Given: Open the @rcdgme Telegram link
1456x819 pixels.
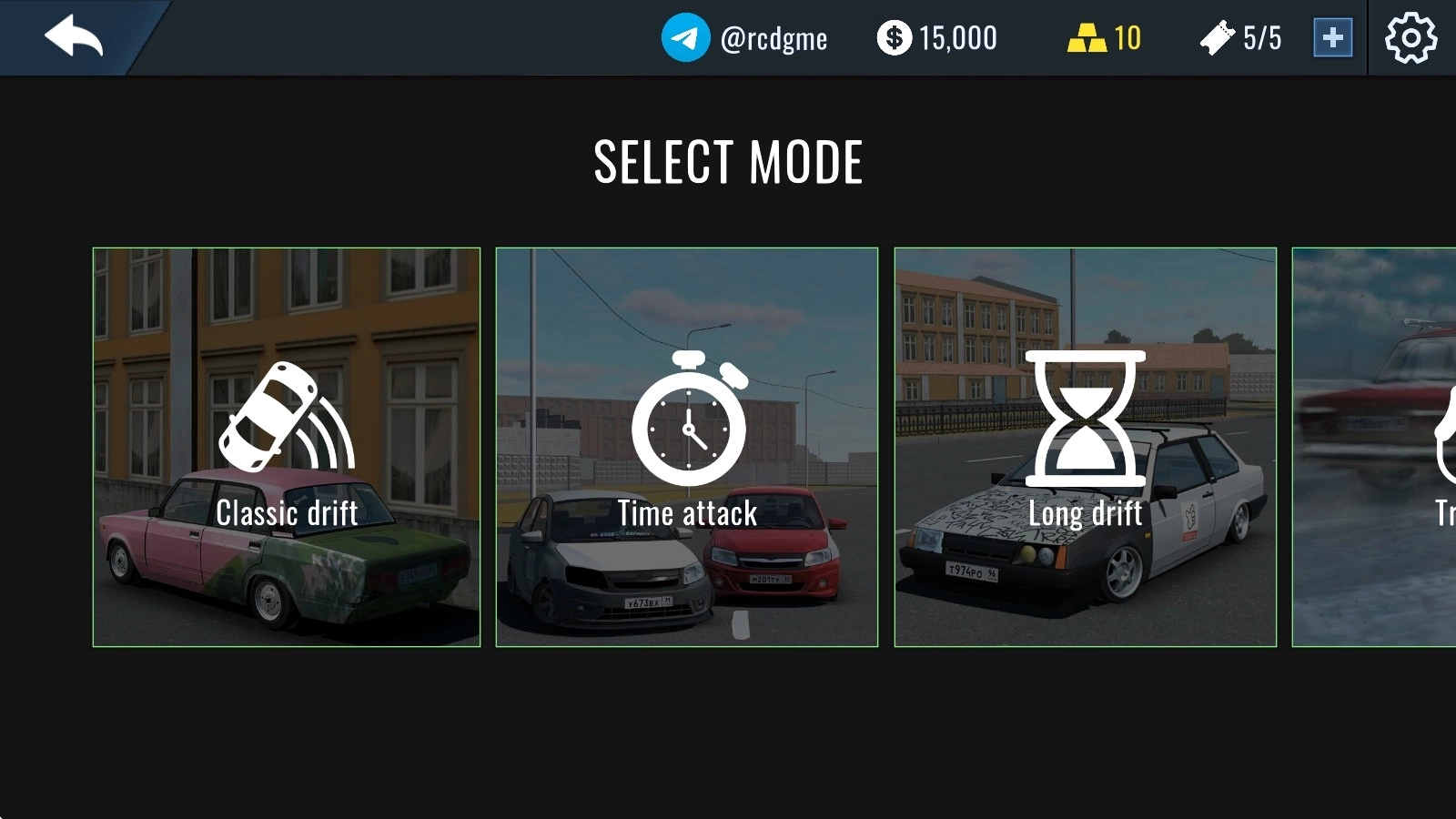Looking at the screenshot, I should click(x=744, y=38).
